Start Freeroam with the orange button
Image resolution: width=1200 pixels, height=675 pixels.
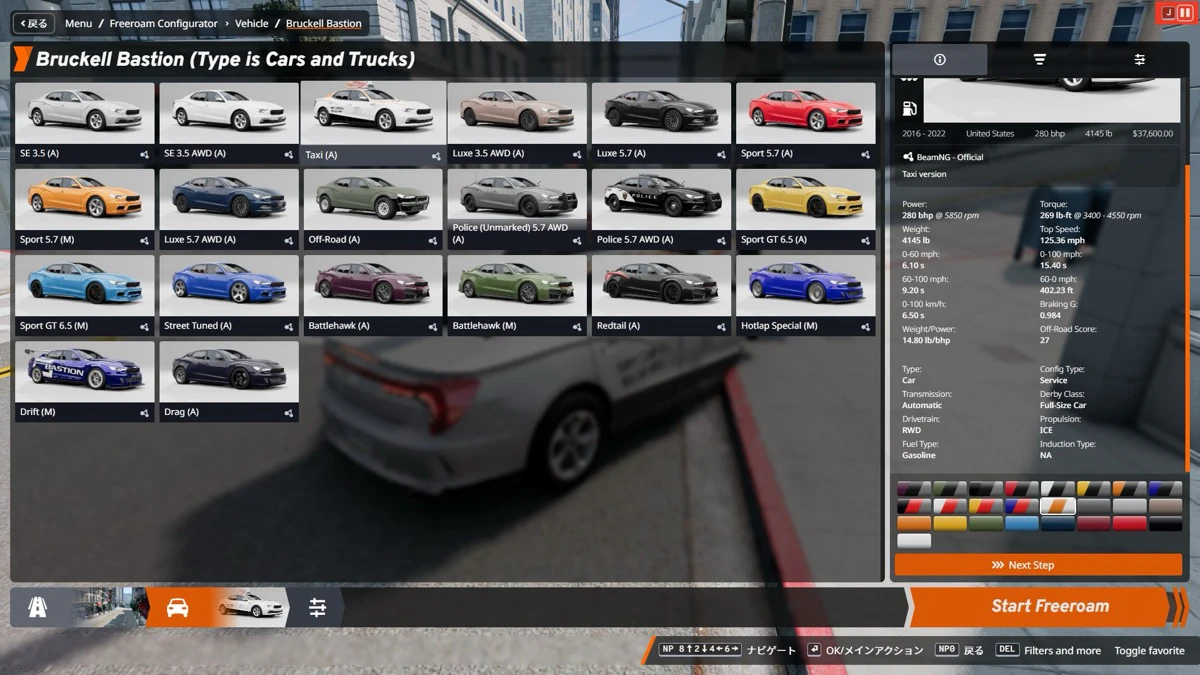1049,606
